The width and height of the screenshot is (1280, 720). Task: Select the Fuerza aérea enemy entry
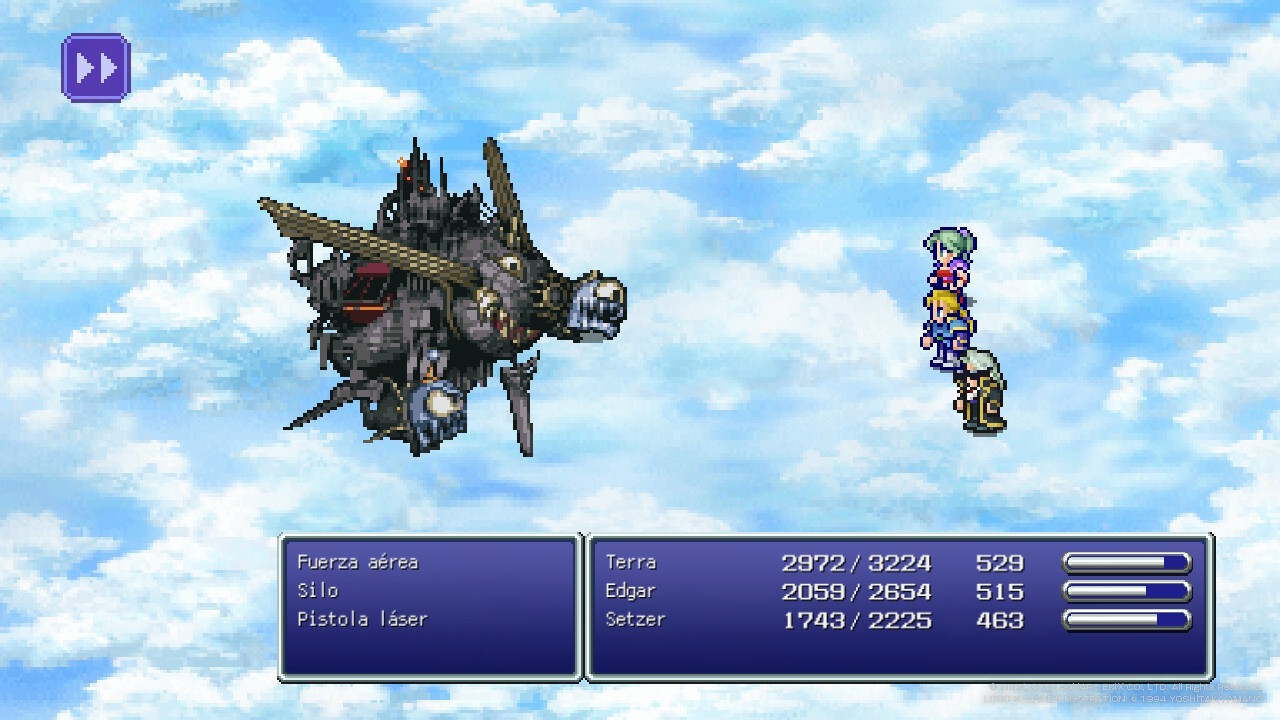pos(357,562)
